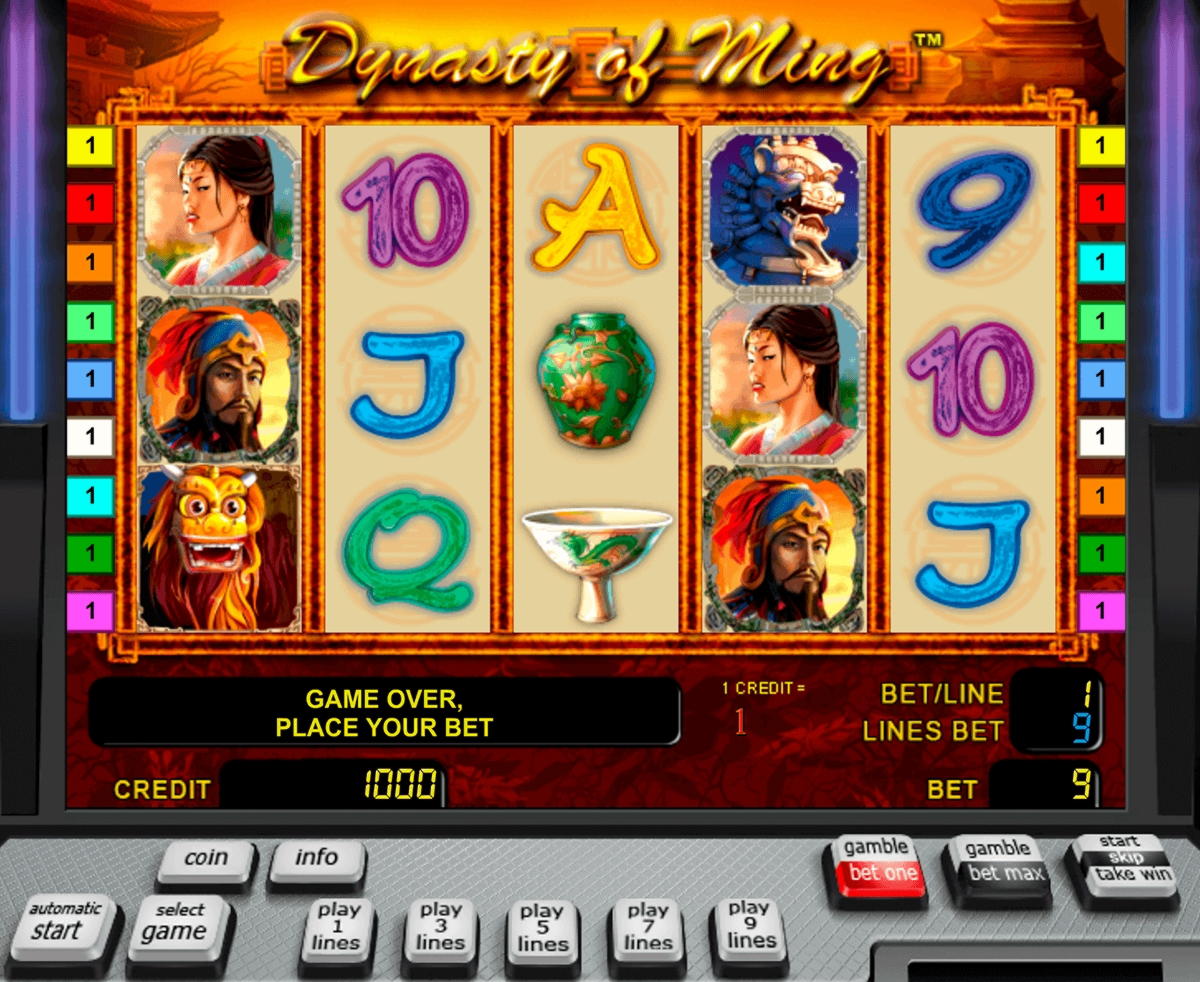The image size is (1200, 982).
Task: Choose play 9 lines
Action: click(x=750, y=925)
